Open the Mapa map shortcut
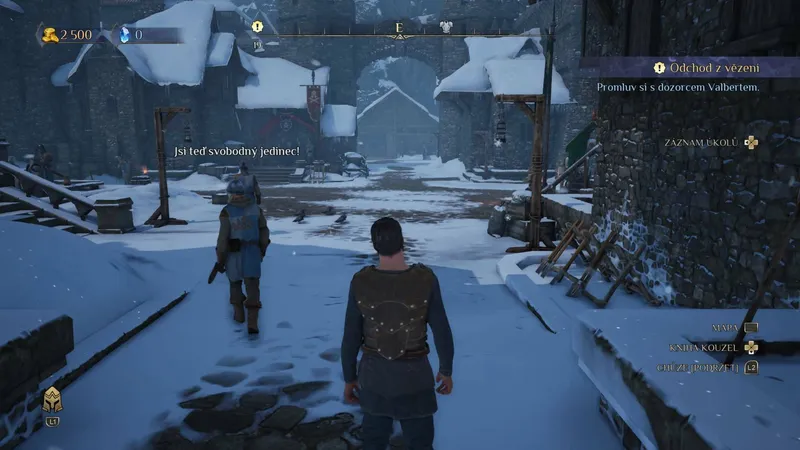Image resolution: width=800 pixels, height=450 pixels. tap(735, 327)
